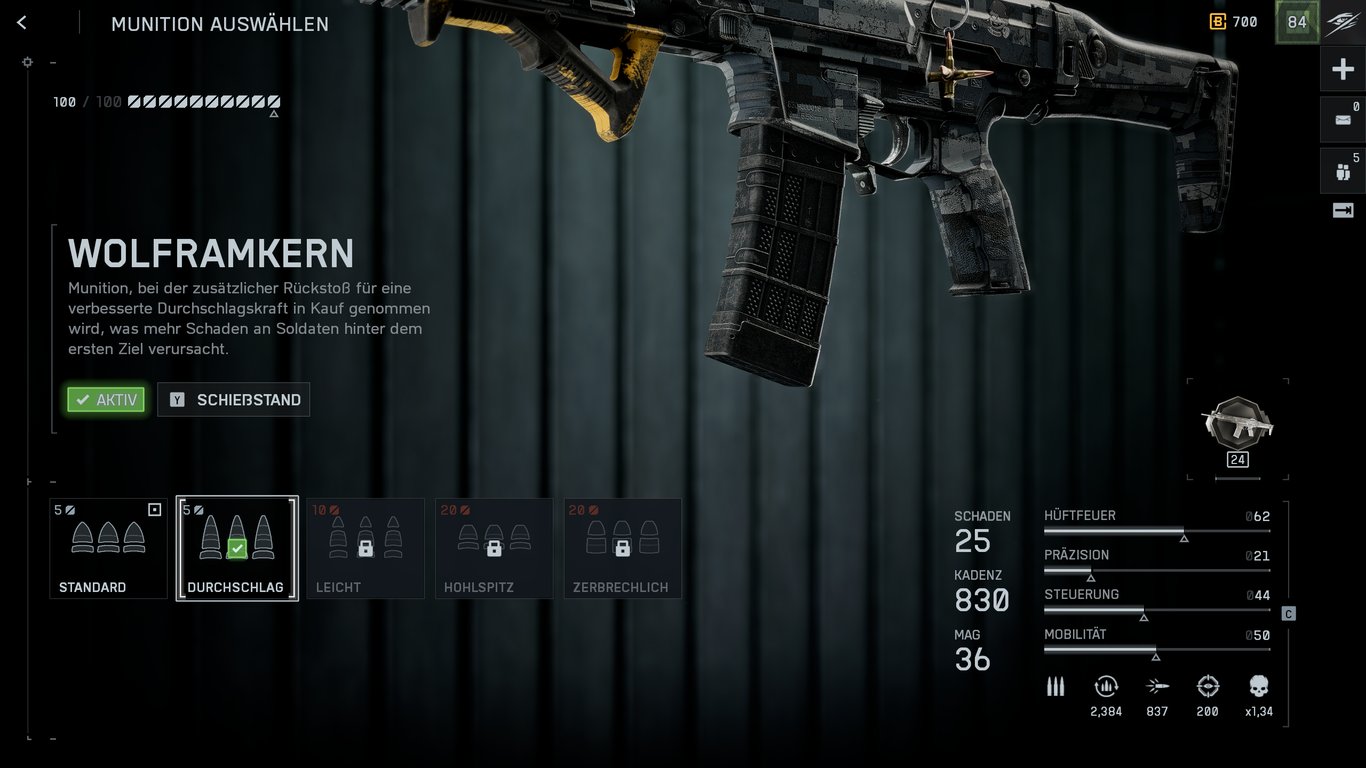This screenshot has height=768, width=1366.
Task: Click the Battlefield emblem in the top-right corner
Action: [1341, 22]
